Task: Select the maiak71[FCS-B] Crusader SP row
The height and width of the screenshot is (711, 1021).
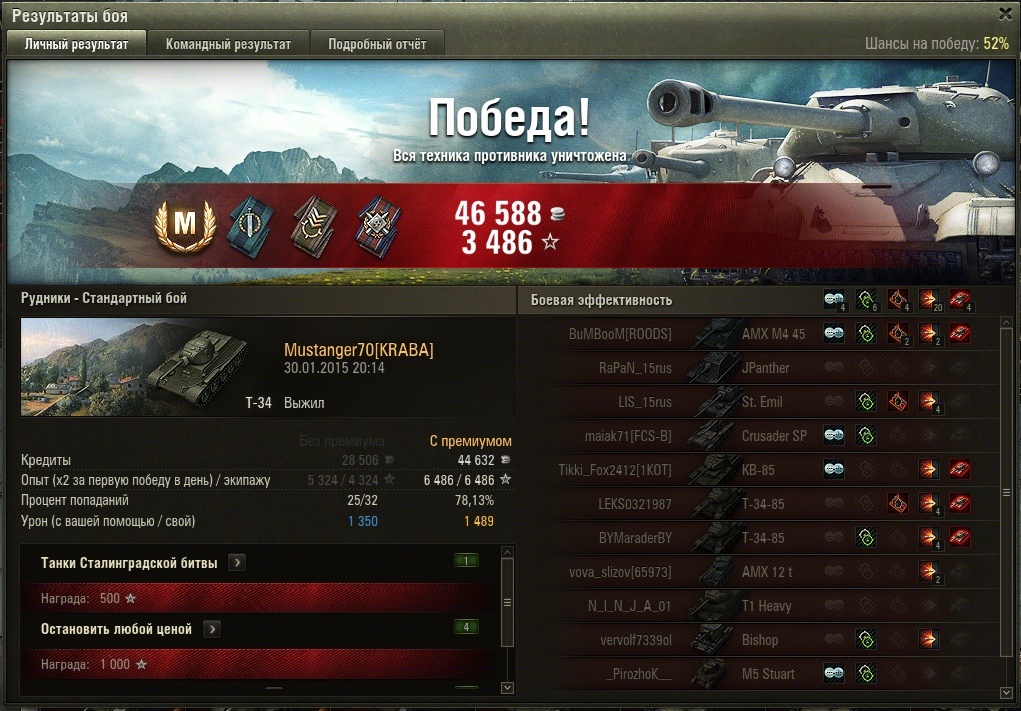Action: point(760,436)
